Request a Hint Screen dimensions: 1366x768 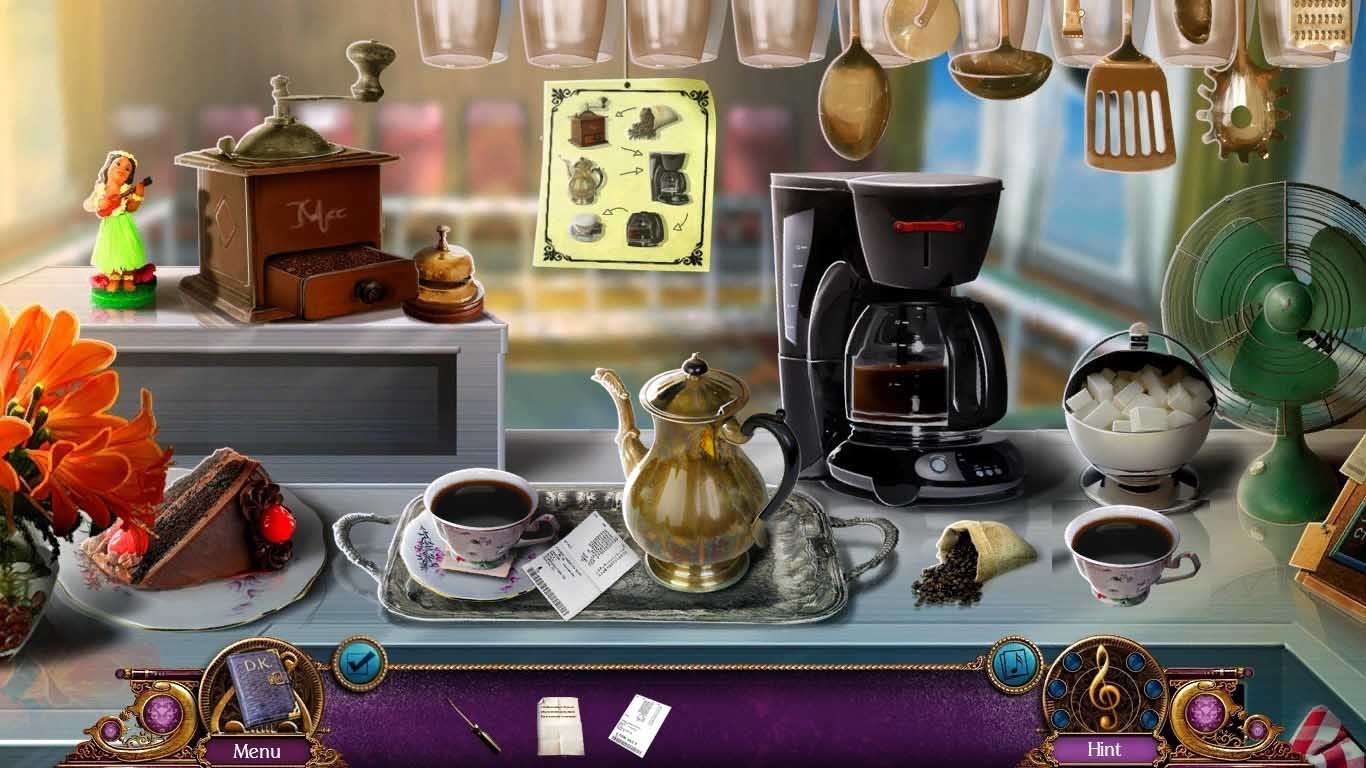coord(1103,748)
